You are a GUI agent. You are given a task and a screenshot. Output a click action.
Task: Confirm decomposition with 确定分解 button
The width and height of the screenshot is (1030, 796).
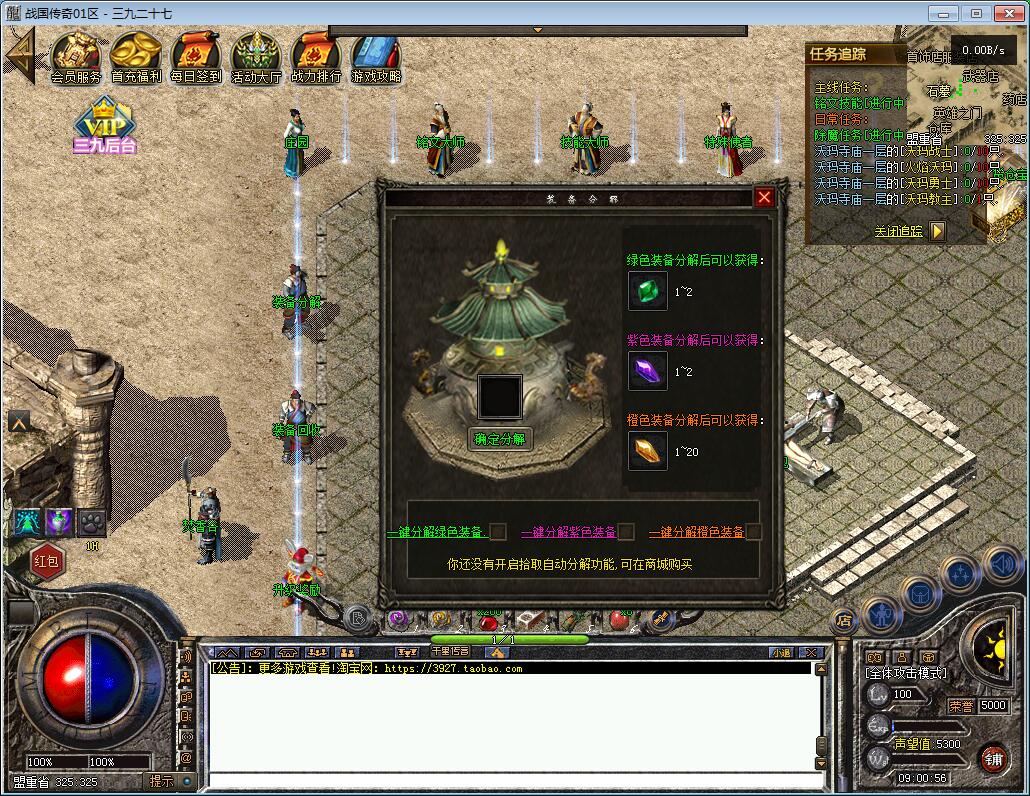[x=500, y=439]
